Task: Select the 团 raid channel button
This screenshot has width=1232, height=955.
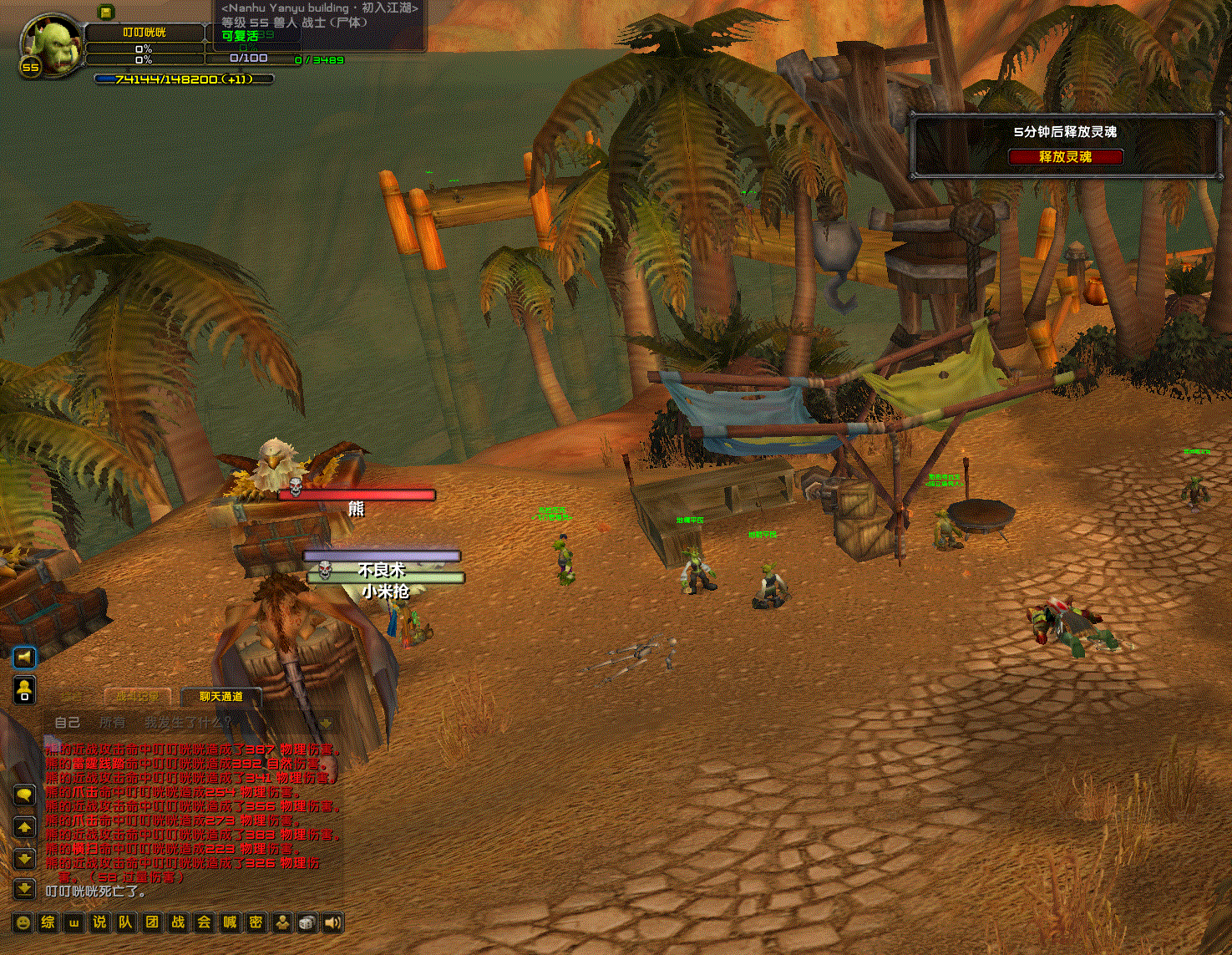Action: 152,922
